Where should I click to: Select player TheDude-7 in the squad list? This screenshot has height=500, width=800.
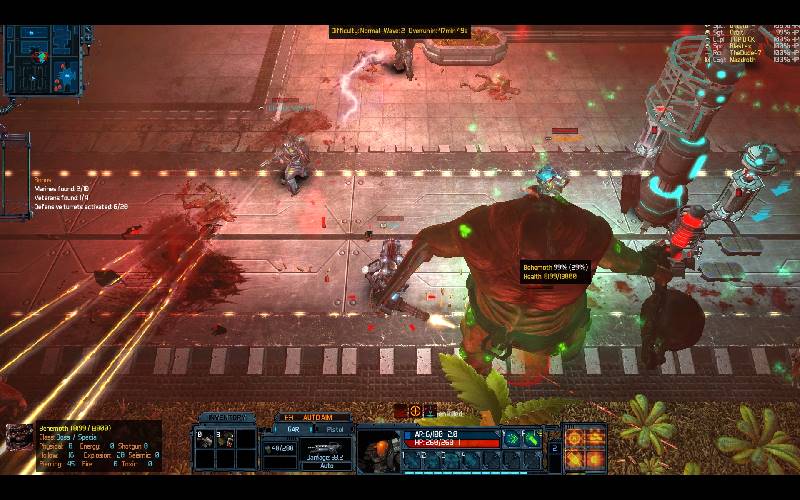point(745,52)
